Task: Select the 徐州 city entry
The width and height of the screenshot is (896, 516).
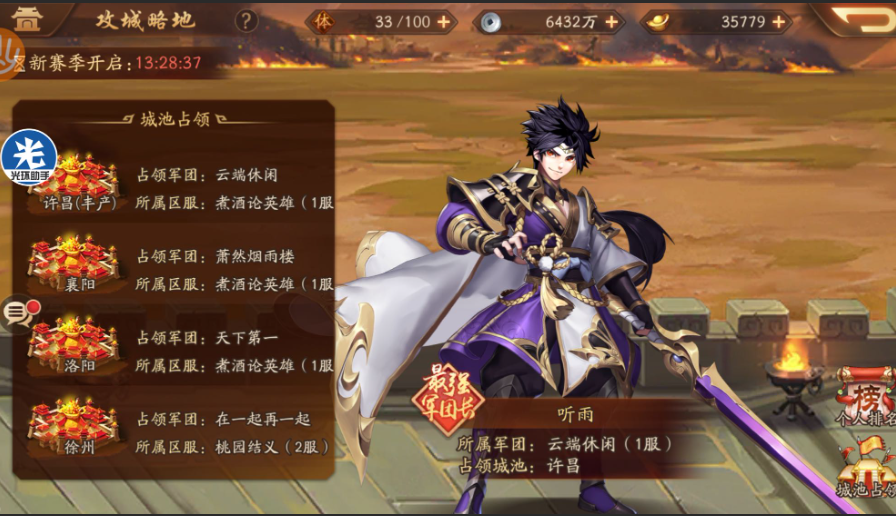Action: coord(73,427)
